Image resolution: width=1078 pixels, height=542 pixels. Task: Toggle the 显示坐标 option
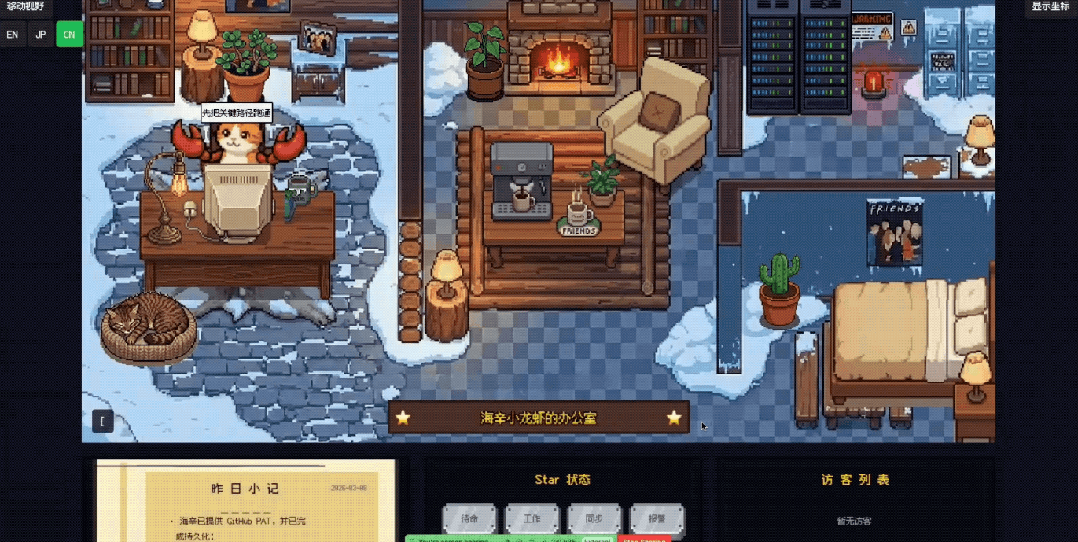(x=1051, y=6)
